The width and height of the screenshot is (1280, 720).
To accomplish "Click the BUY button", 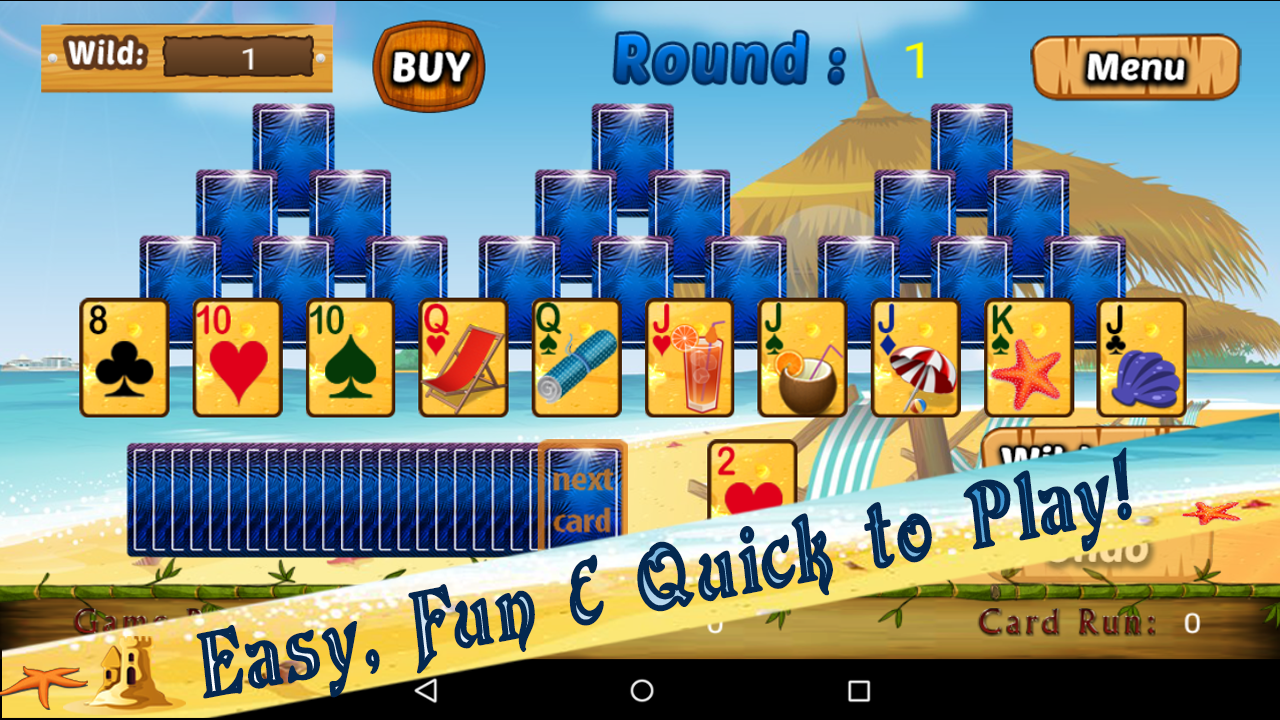I will click(430, 65).
